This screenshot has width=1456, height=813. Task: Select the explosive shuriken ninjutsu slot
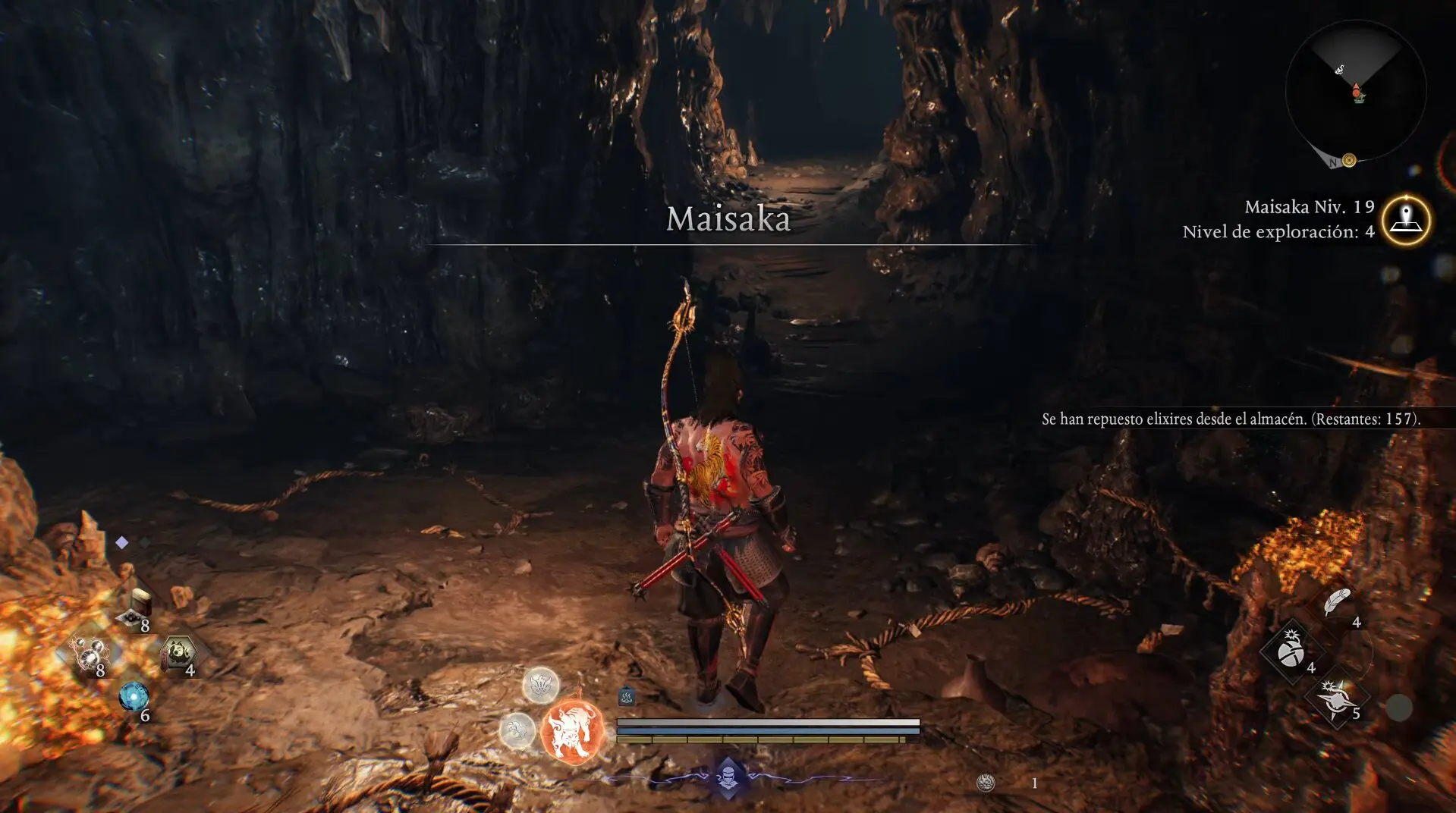(1336, 699)
